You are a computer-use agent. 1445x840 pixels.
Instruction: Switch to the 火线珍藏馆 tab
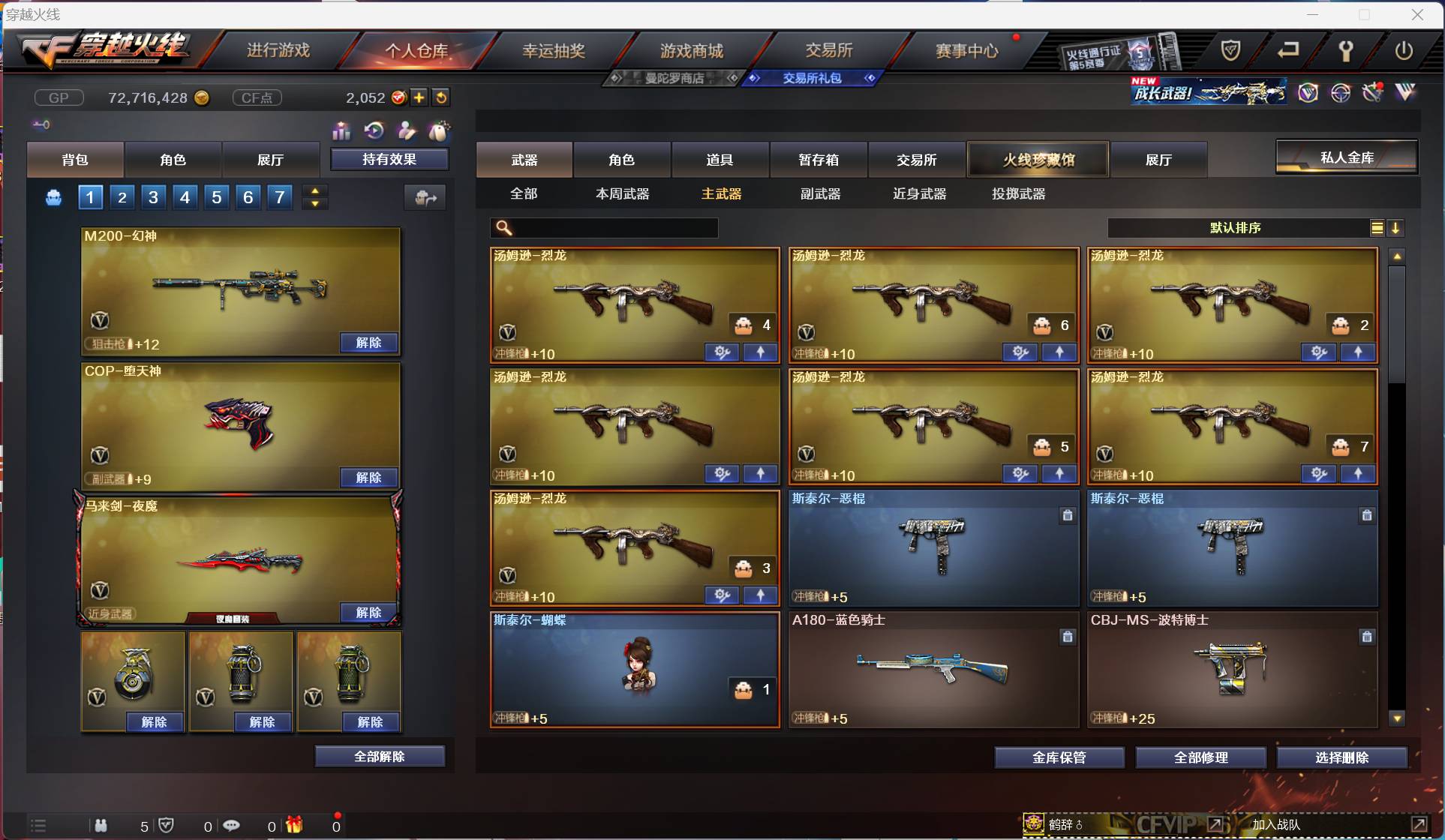[1037, 159]
